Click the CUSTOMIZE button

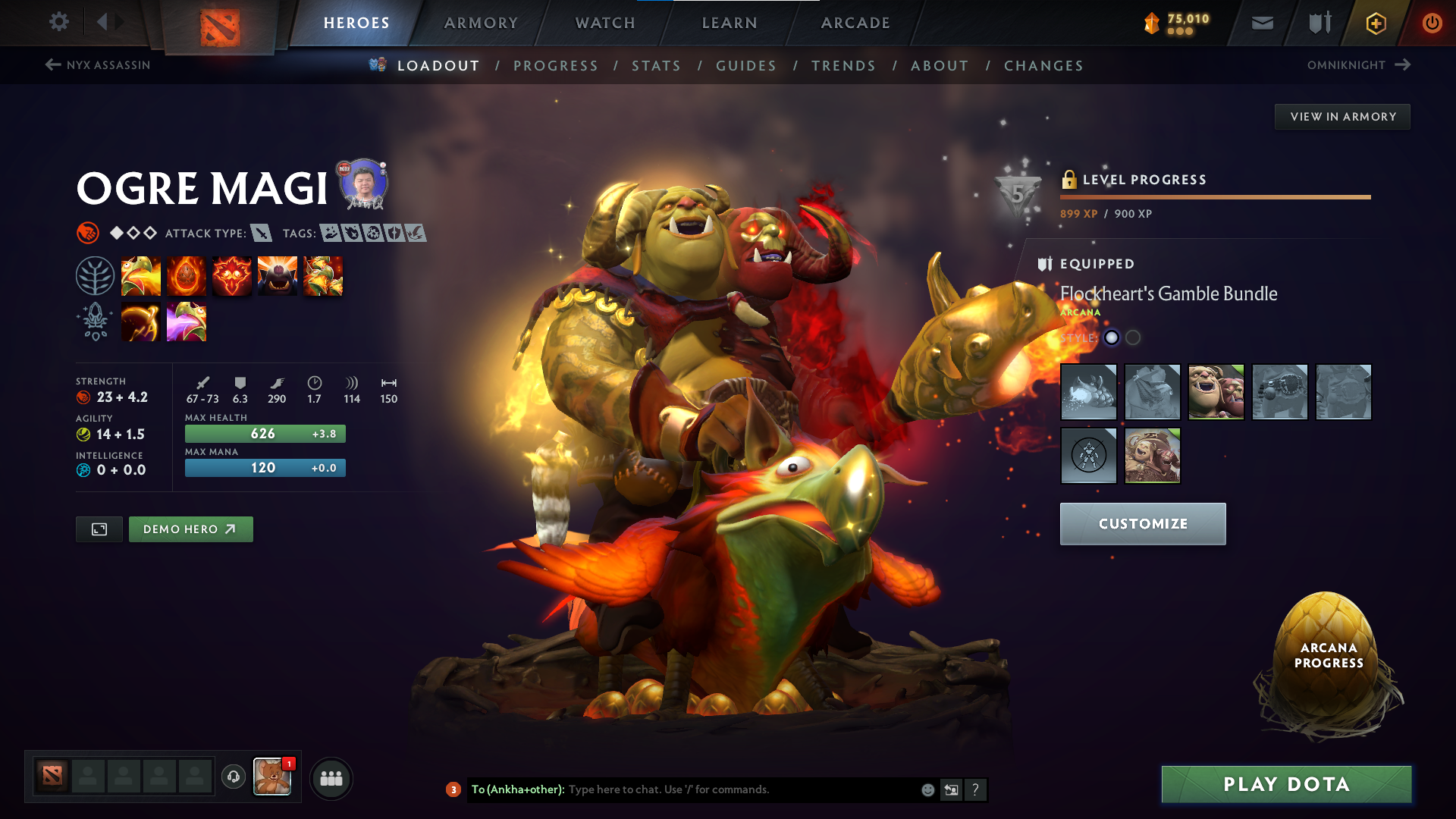tap(1142, 523)
